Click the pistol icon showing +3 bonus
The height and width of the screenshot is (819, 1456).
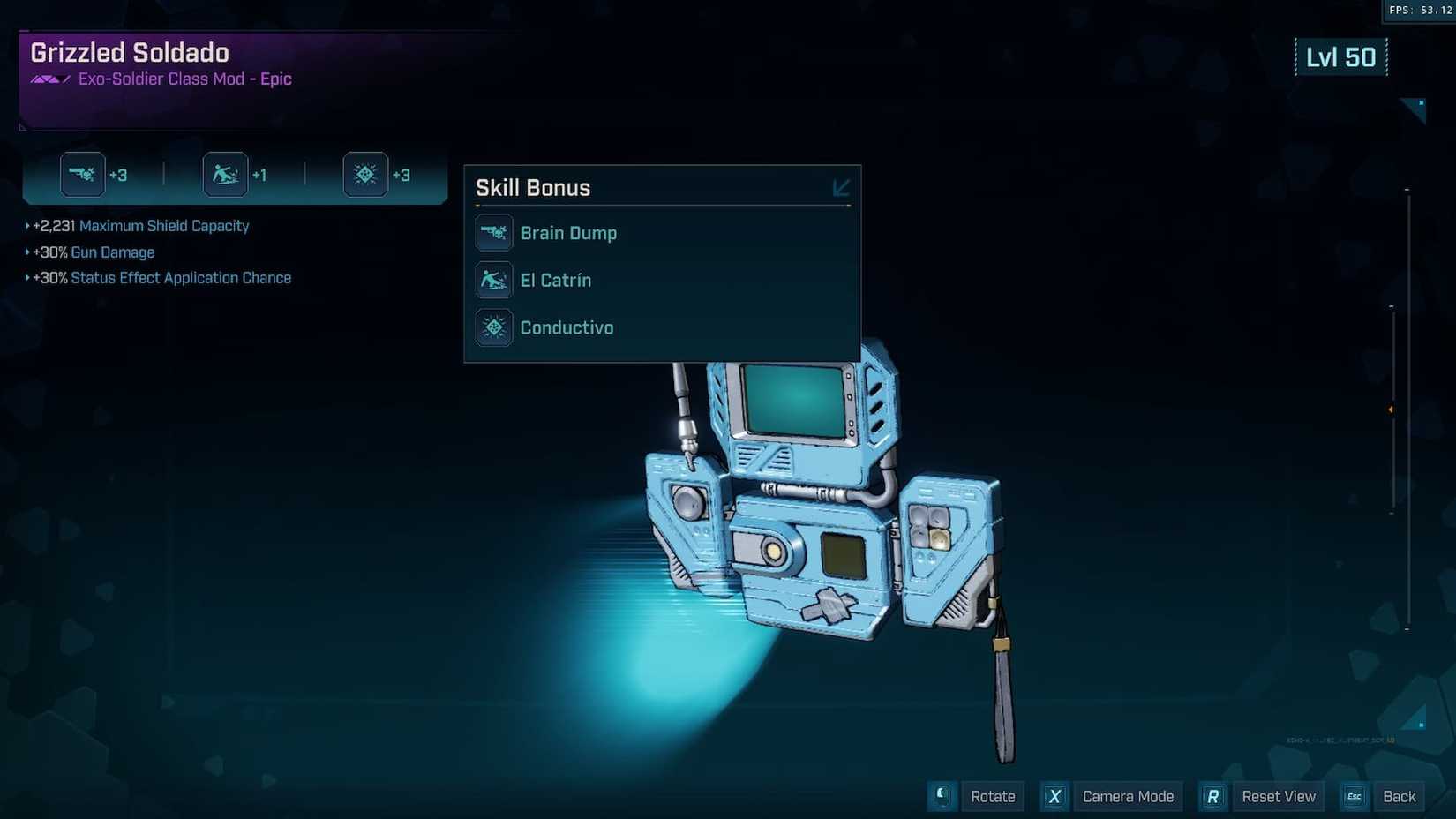click(83, 174)
